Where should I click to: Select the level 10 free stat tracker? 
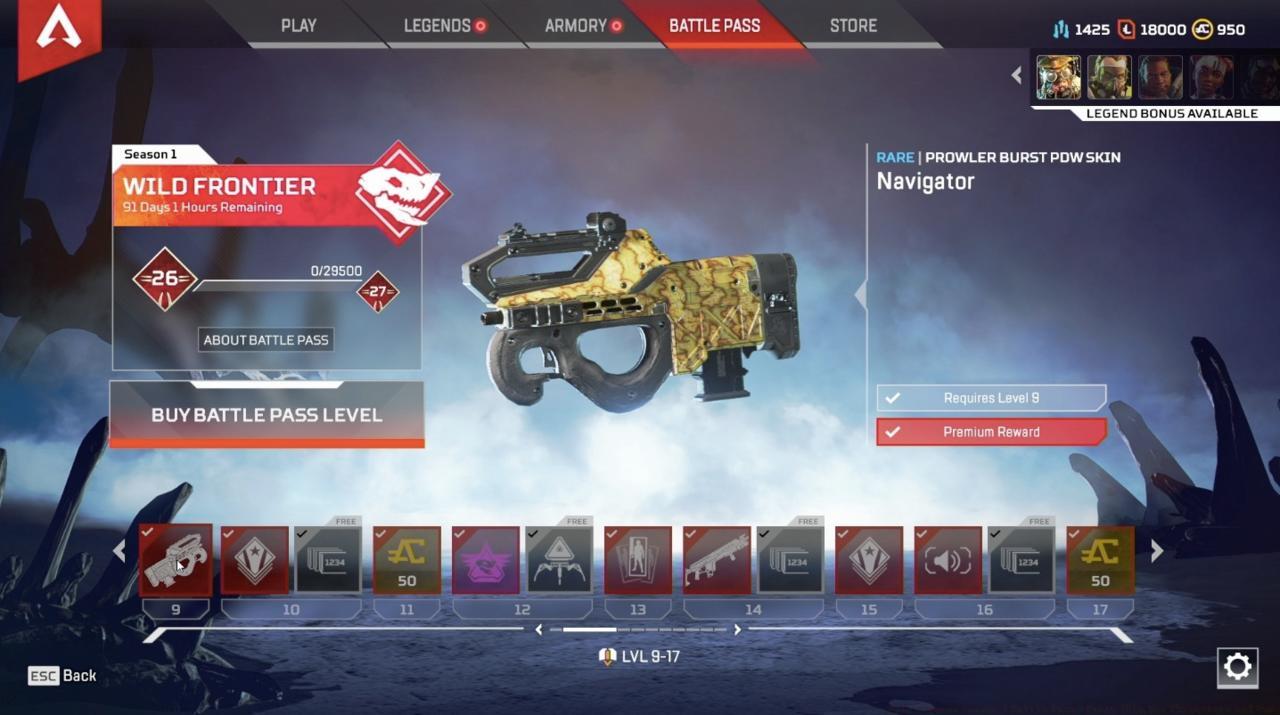point(328,560)
